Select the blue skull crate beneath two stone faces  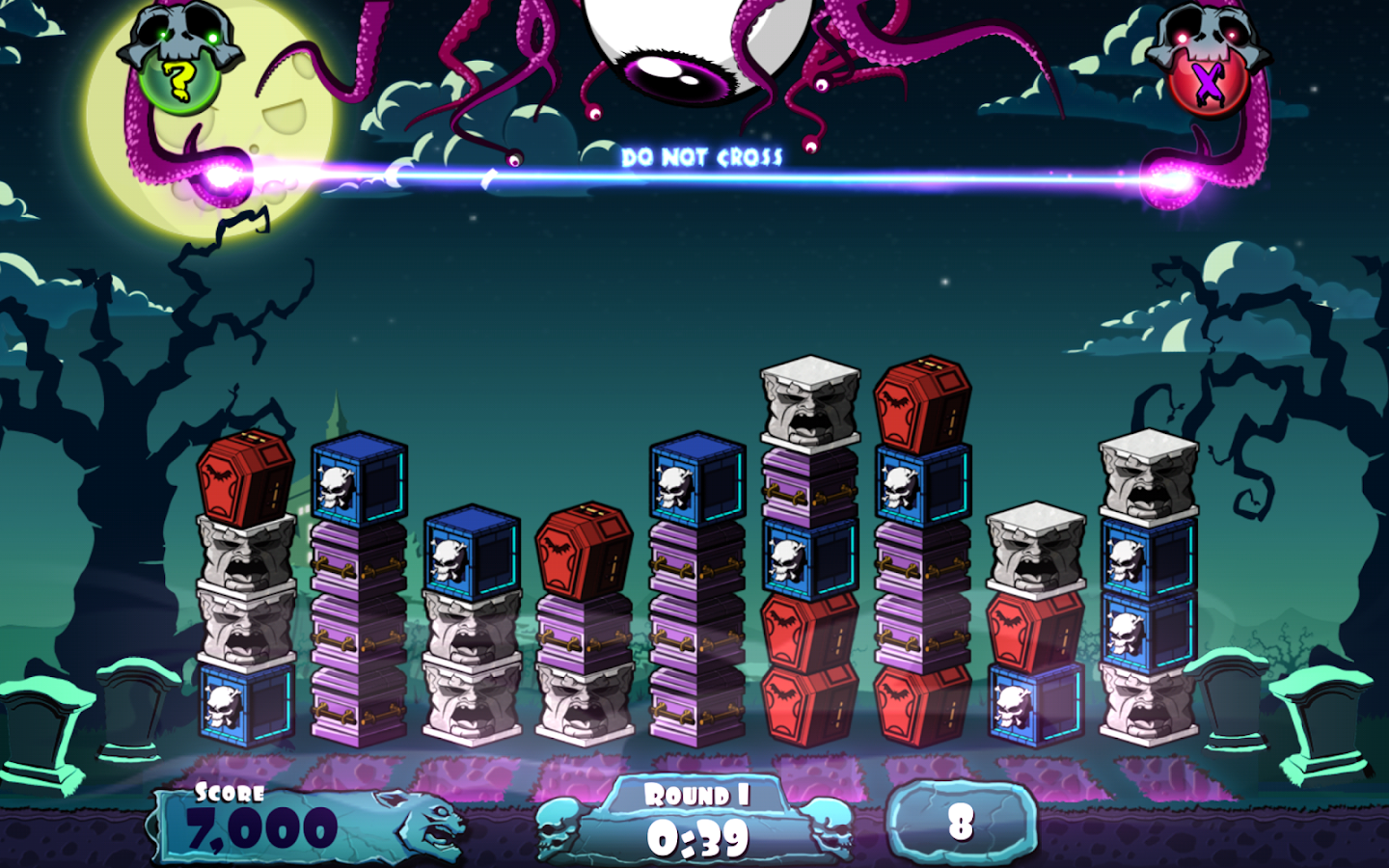pyautogui.click(x=245, y=704)
